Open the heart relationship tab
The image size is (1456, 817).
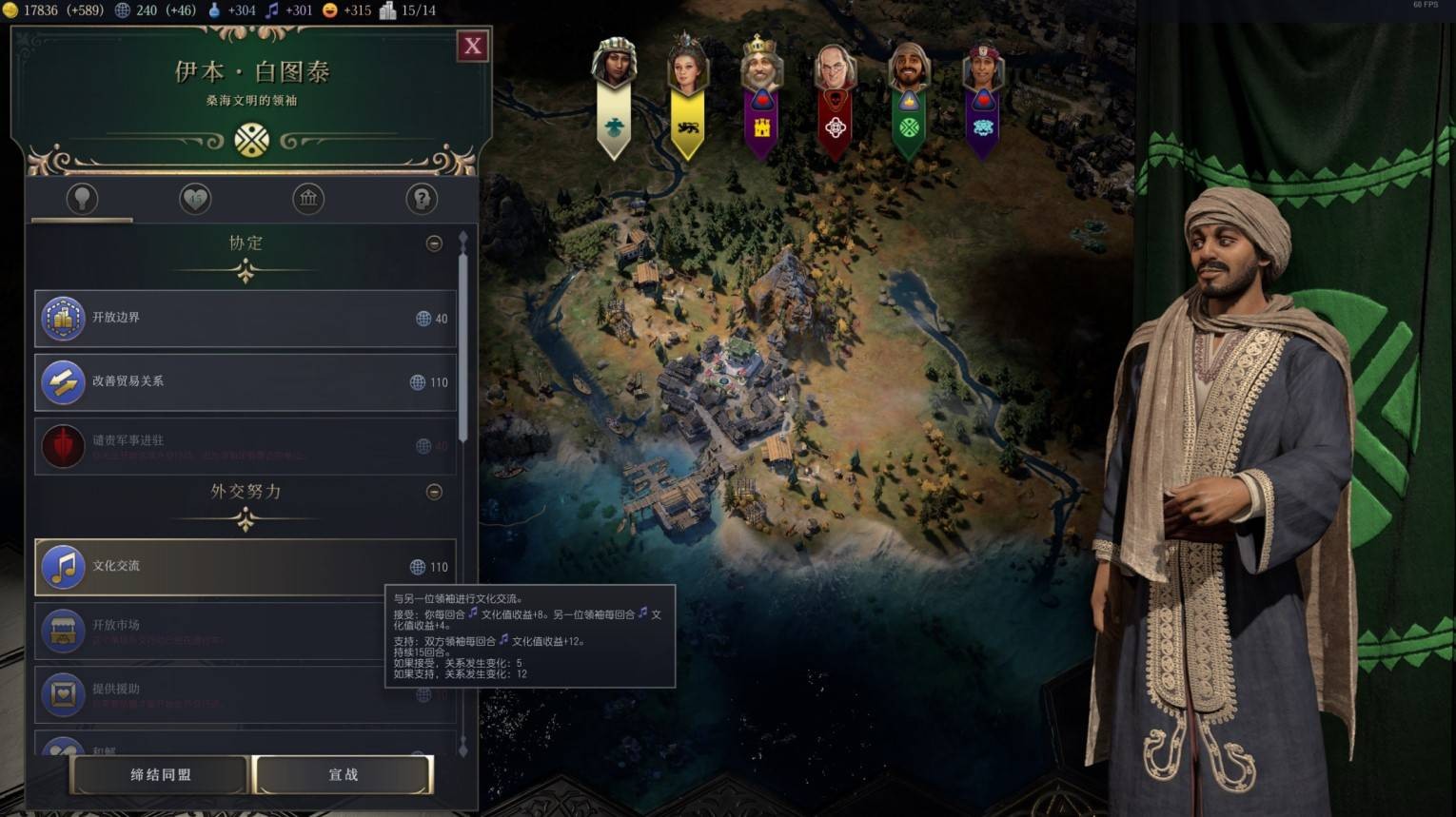(x=195, y=199)
